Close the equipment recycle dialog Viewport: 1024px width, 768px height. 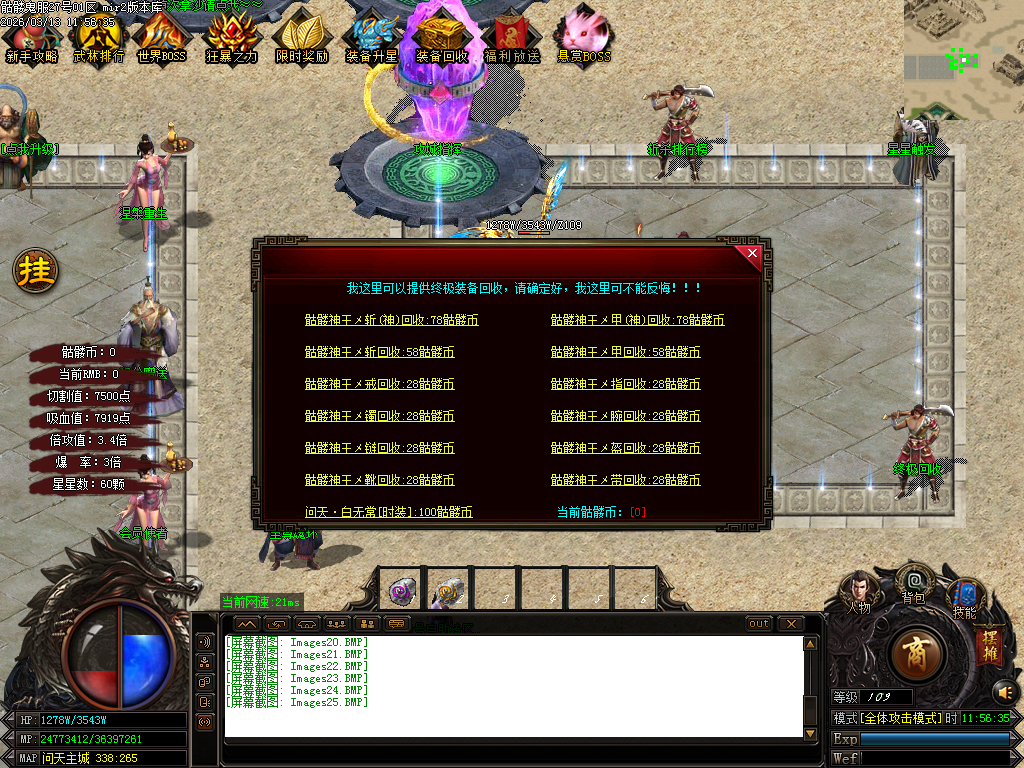tap(753, 254)
